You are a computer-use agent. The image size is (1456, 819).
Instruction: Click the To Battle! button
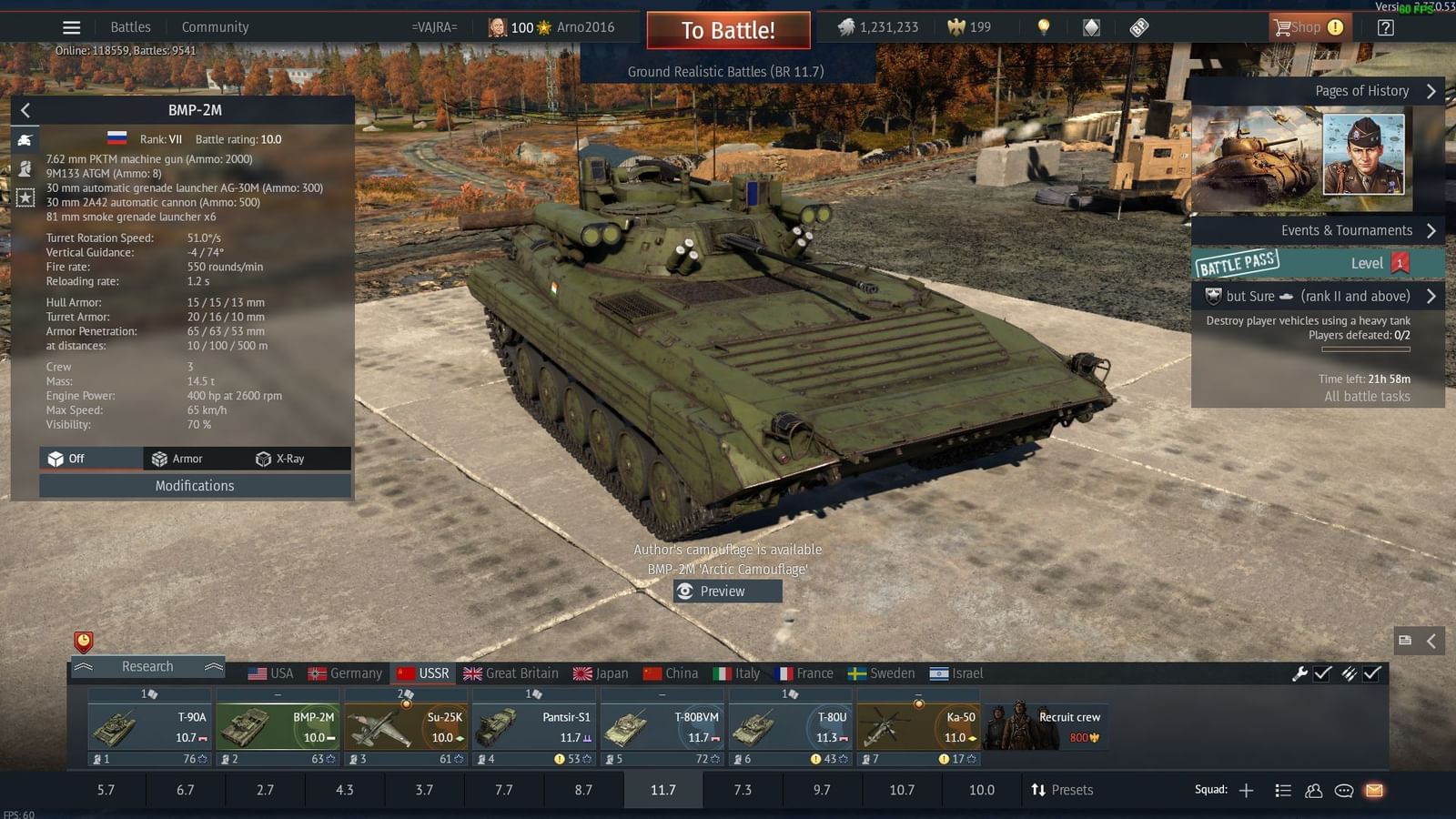[728, 29]
